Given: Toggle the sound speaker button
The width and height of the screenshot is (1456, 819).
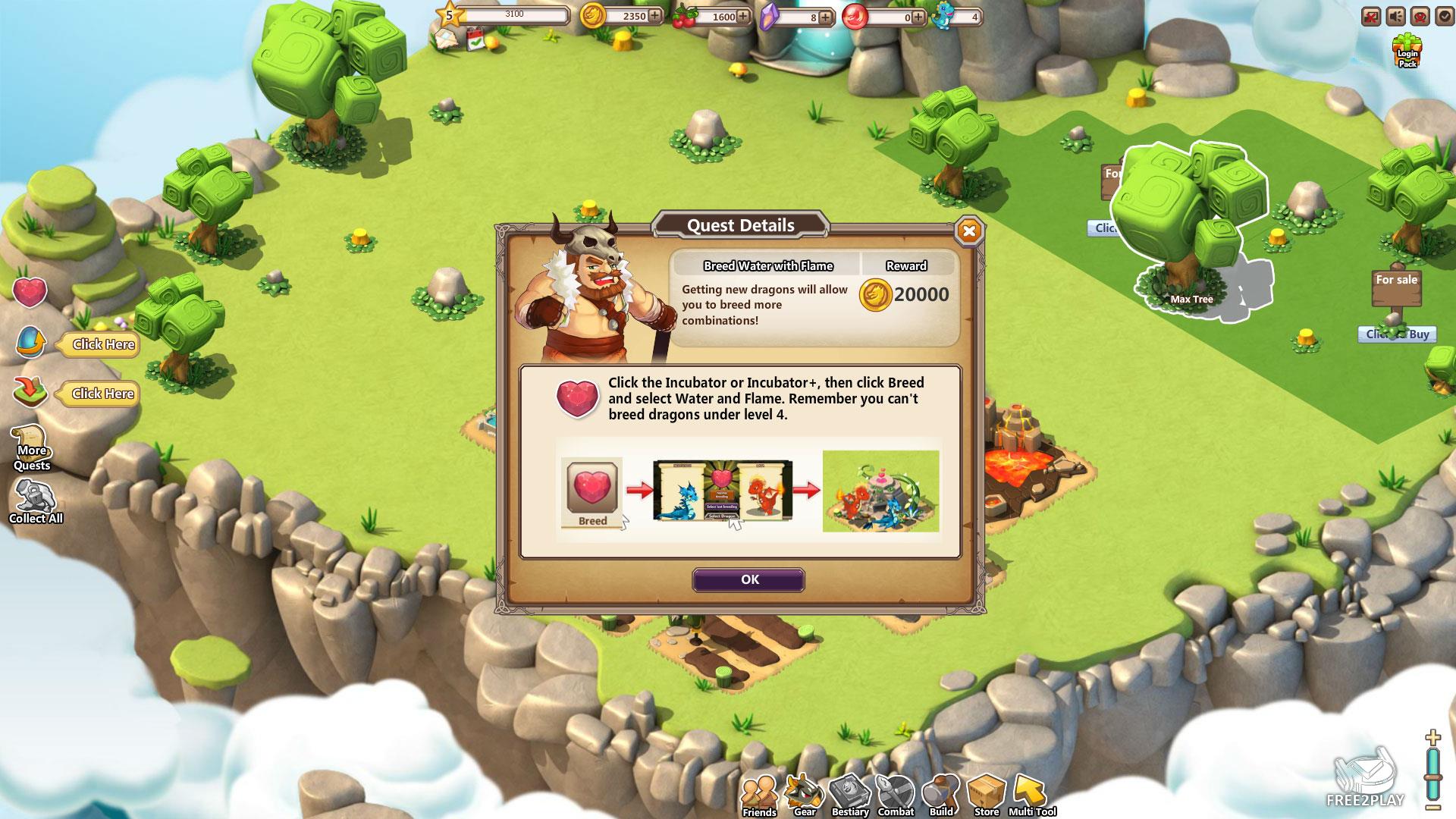Looking at the screenshot, I should [1395, 16].
